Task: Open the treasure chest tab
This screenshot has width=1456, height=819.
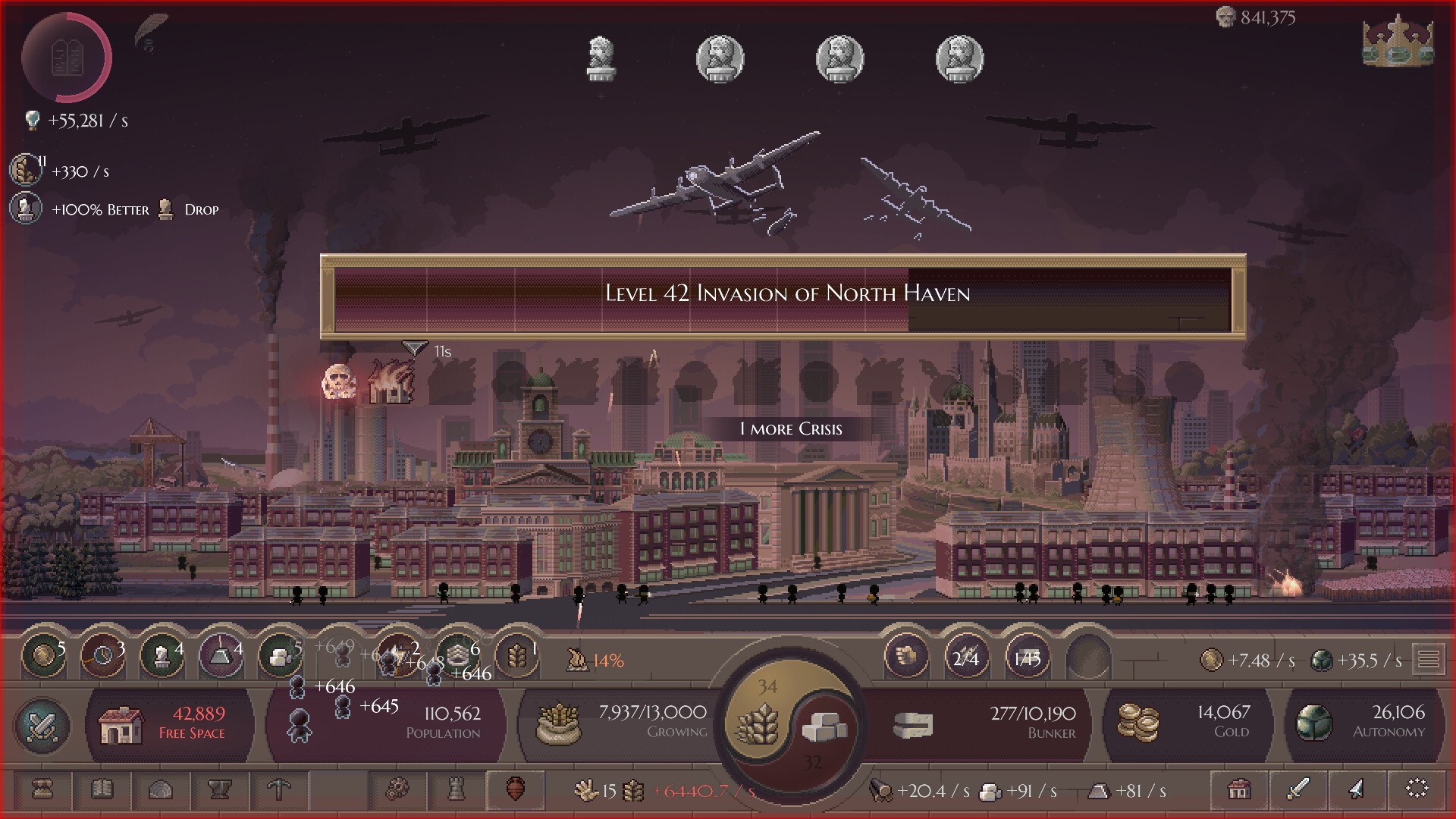Action: (43, 790)
